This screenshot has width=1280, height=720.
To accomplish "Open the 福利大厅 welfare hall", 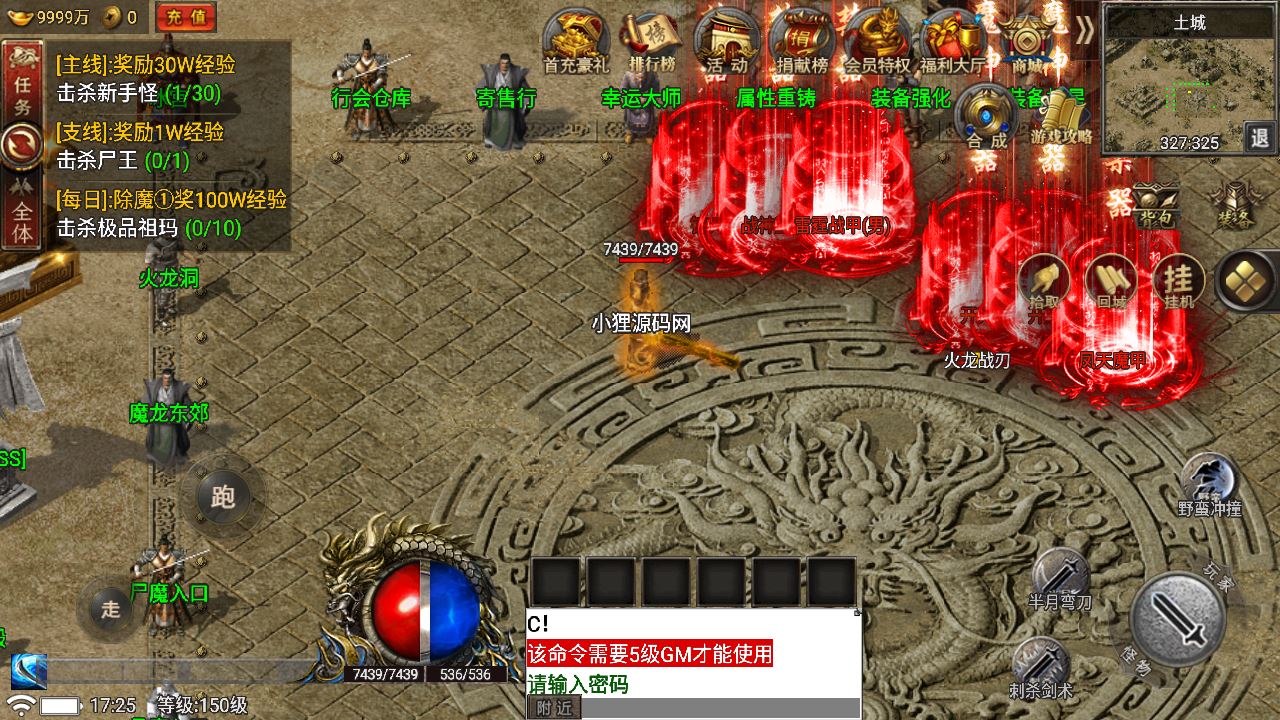I will pyautogui.click(x=952, y=40).
